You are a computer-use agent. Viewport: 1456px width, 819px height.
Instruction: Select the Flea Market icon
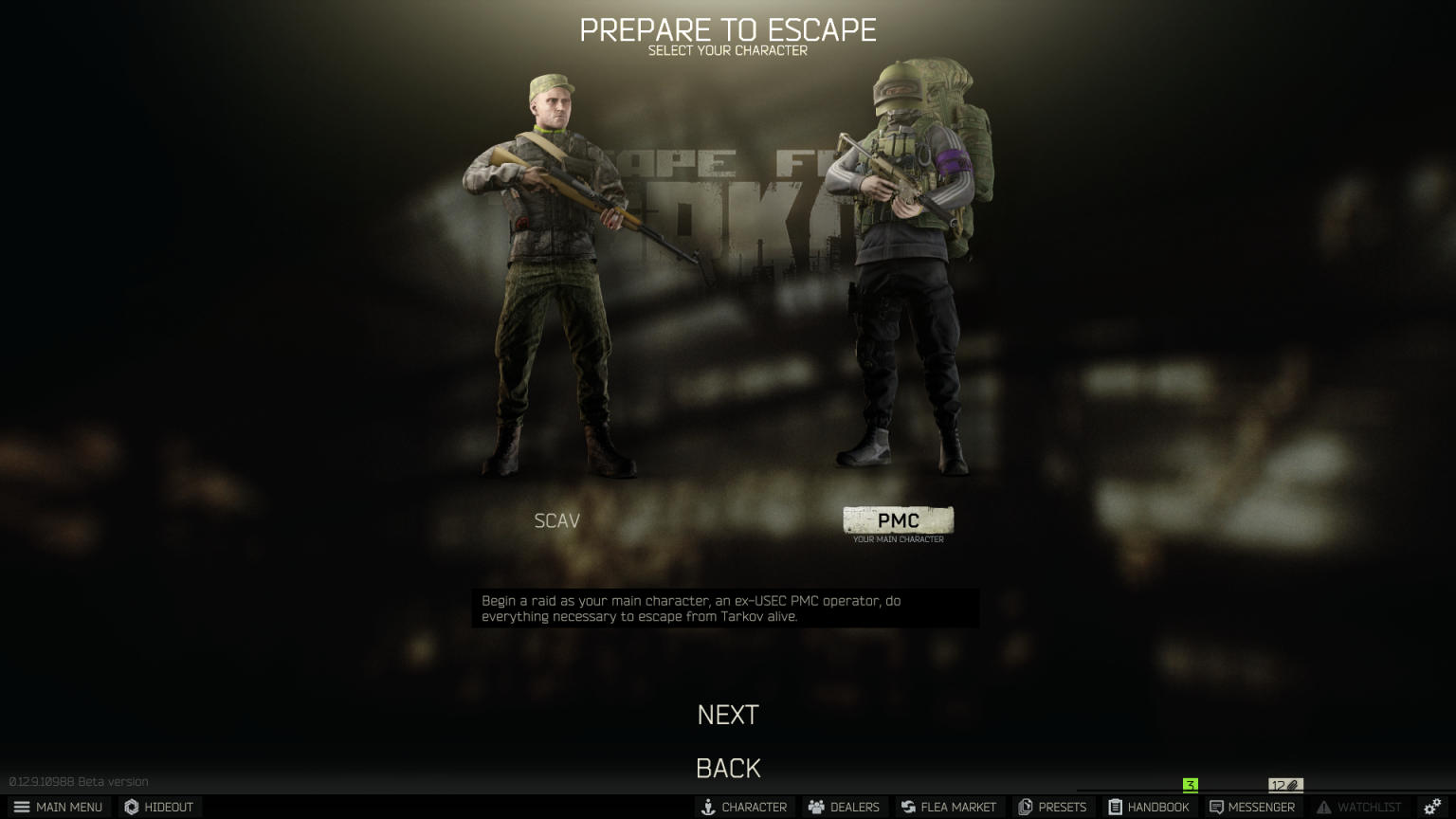pyautogui.click(x=907, y=807)
